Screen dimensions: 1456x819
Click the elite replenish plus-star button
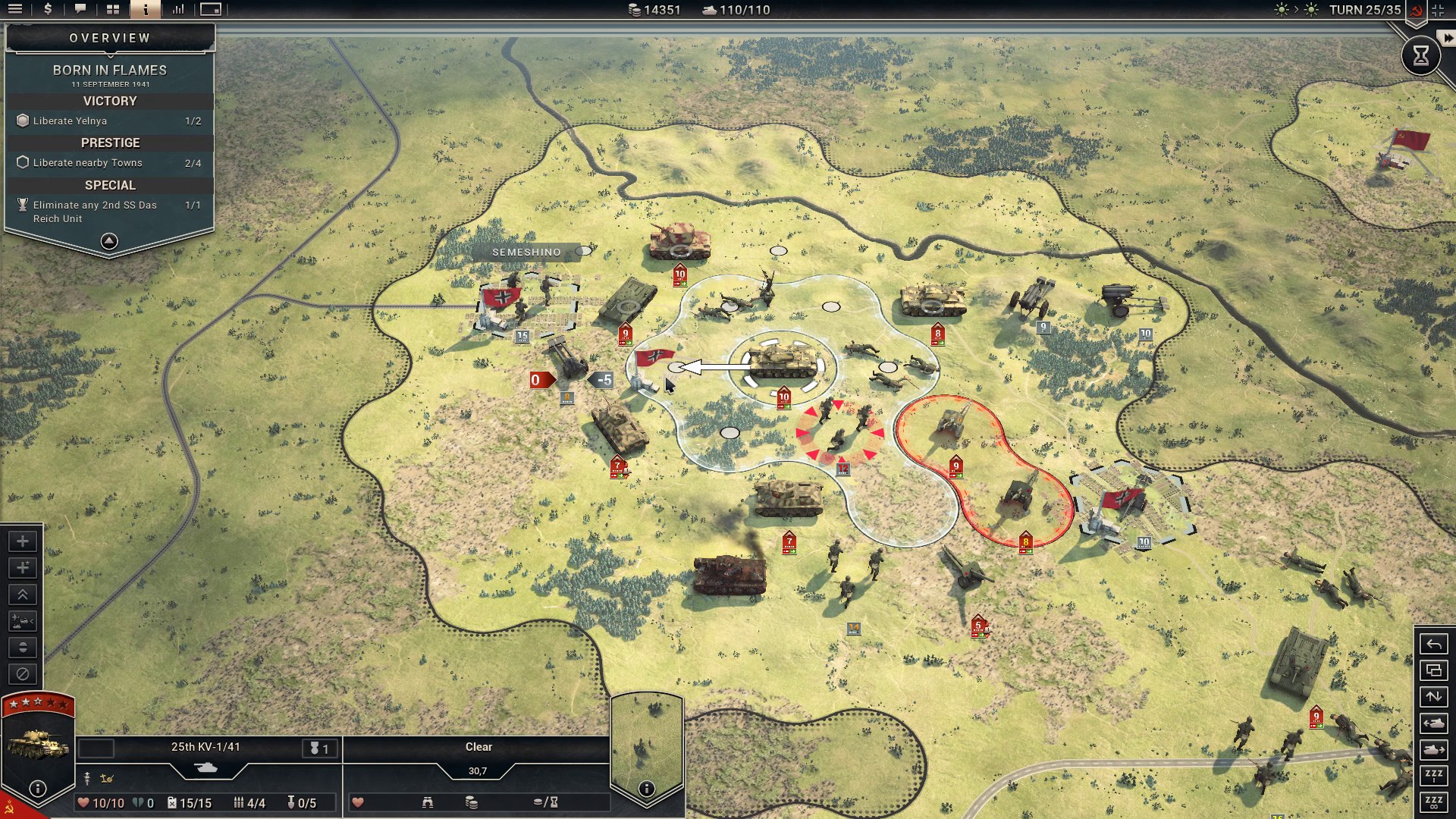pos(23,568)
